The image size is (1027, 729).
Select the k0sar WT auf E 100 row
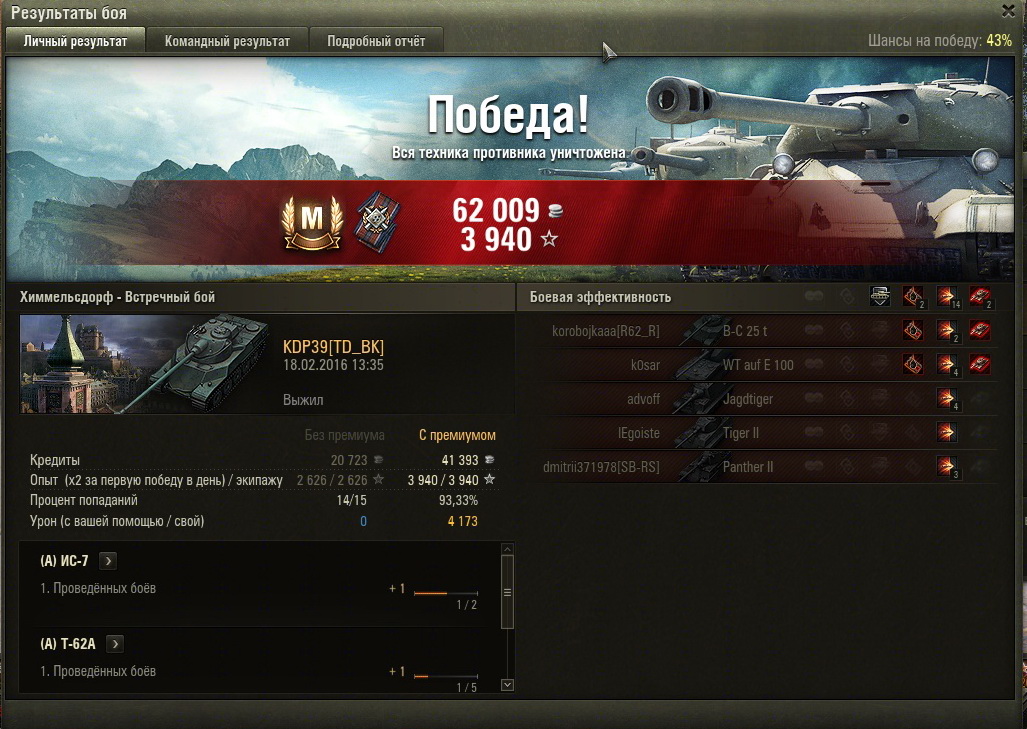click(x=757, y=365)
